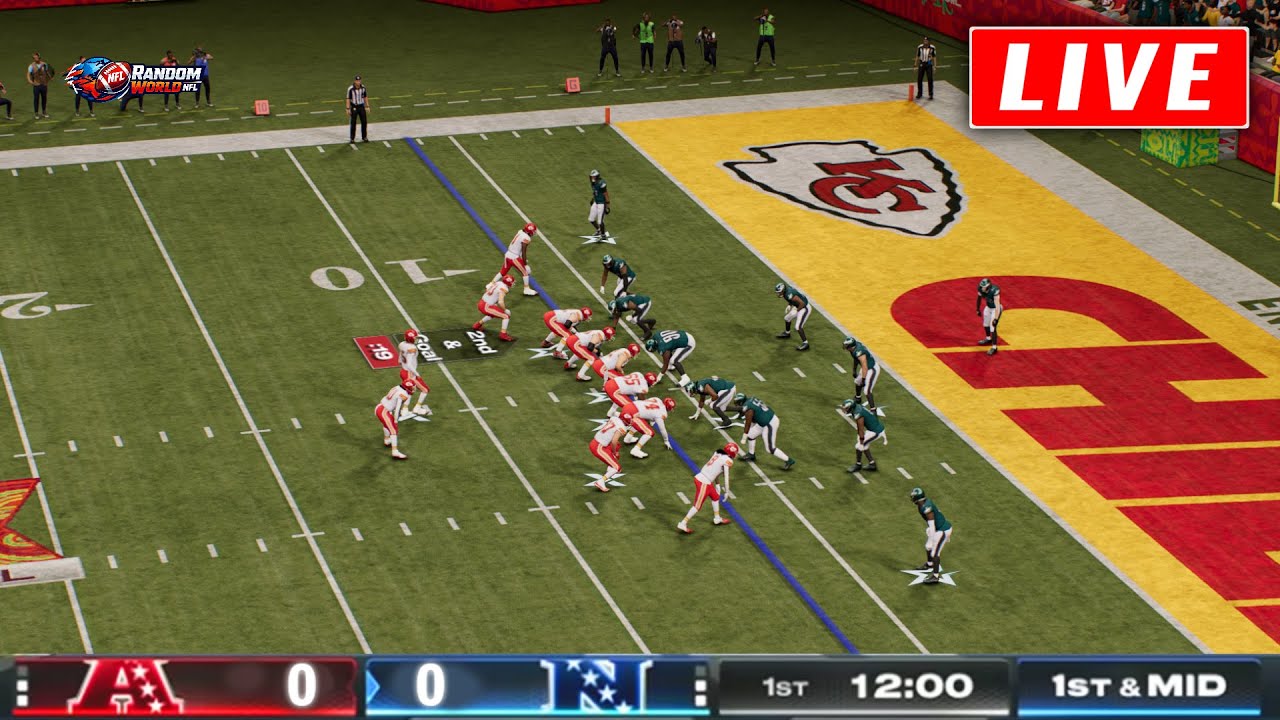1280x720 pixels.
Task: Click the NFC score showing 0
Action: click(430, 685)
